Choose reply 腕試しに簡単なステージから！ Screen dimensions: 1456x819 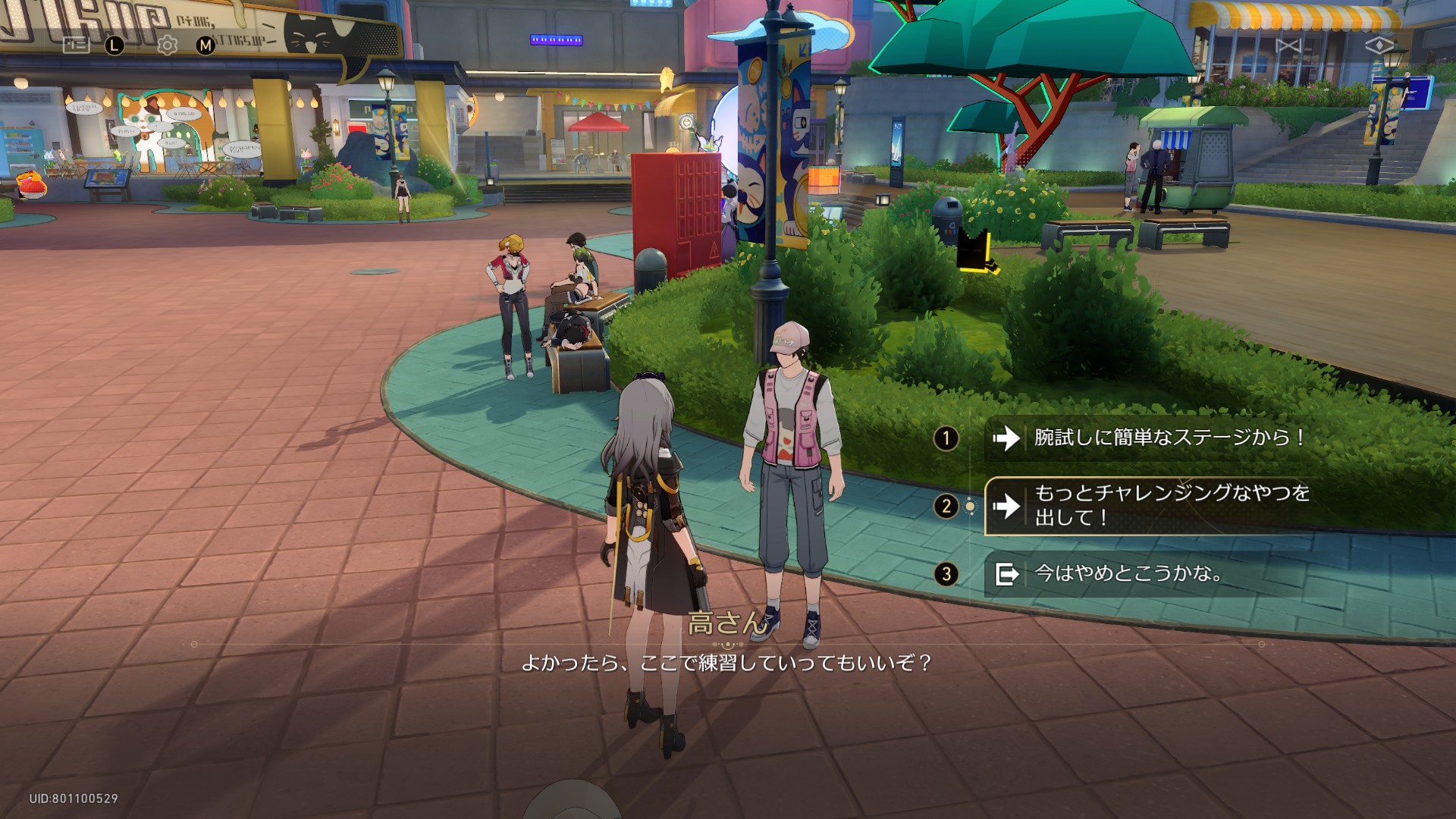1168,438
